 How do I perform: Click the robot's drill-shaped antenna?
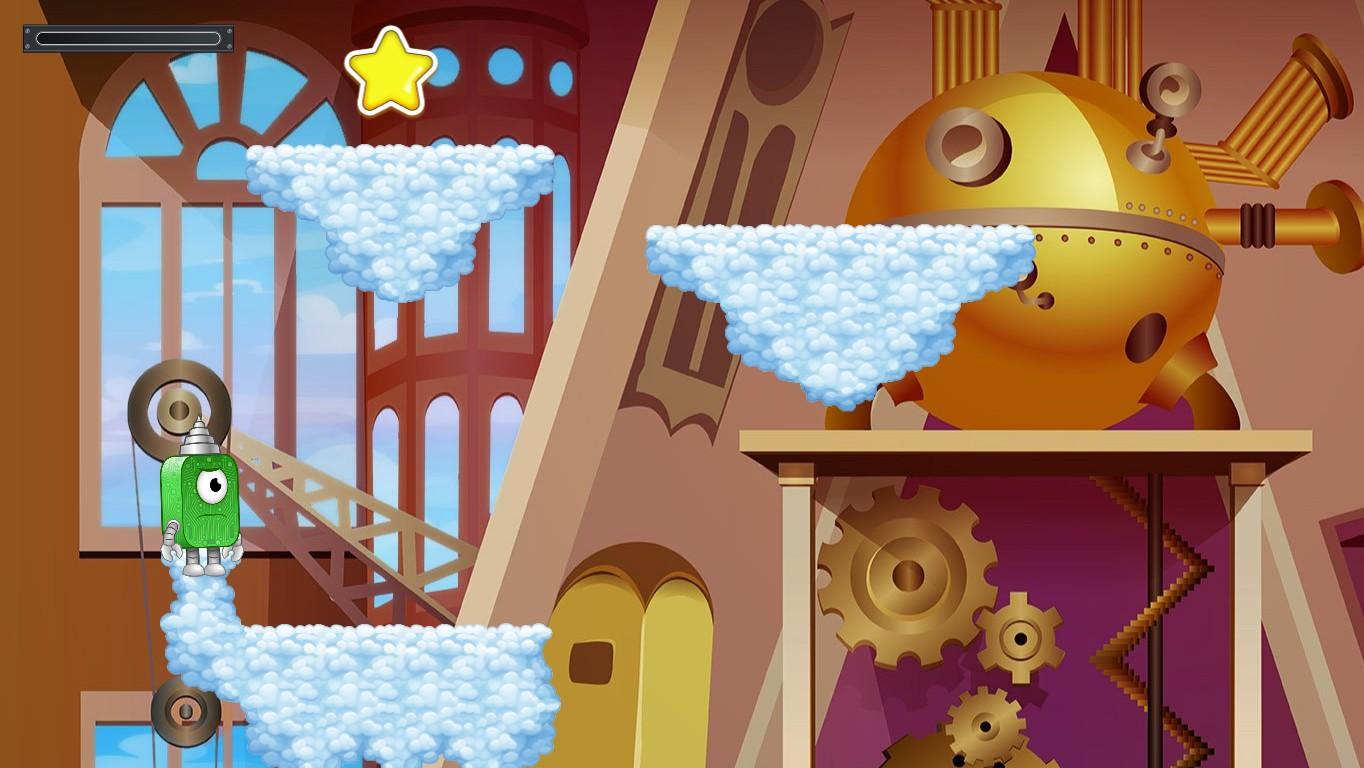199,435
